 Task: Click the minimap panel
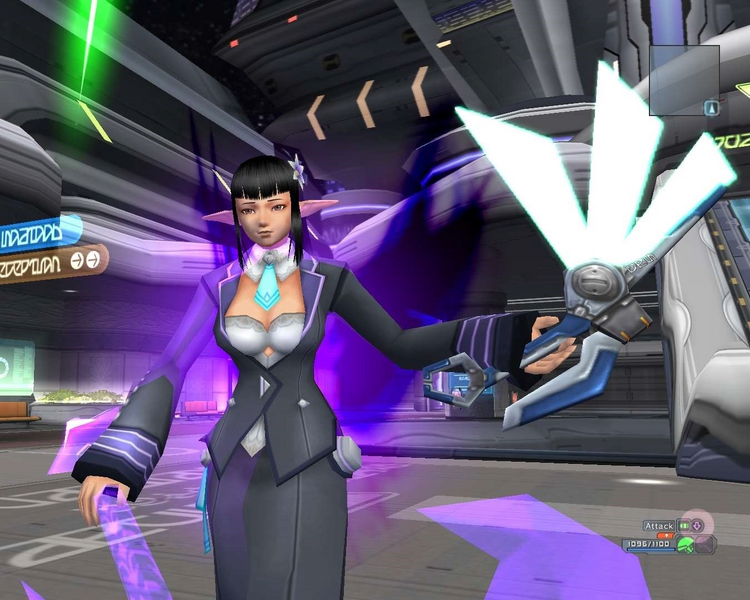[684, 79]
